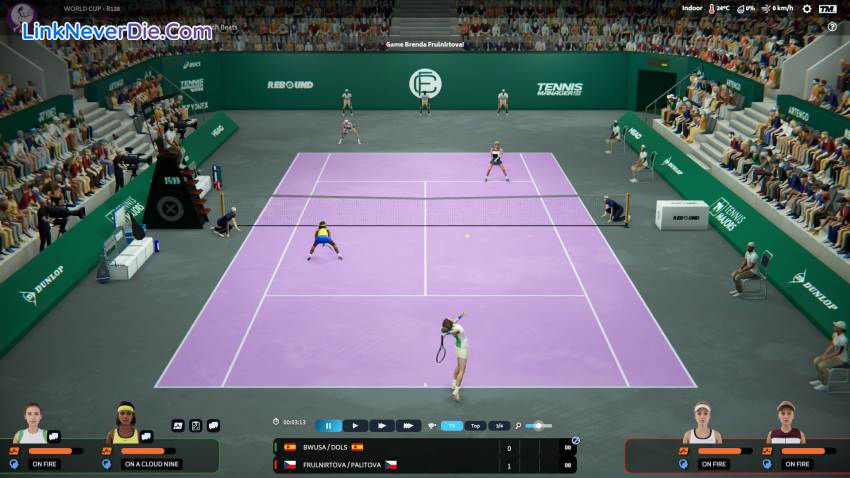Open the tactics clipboard panel
850x478 pixels.
(196, 425)
